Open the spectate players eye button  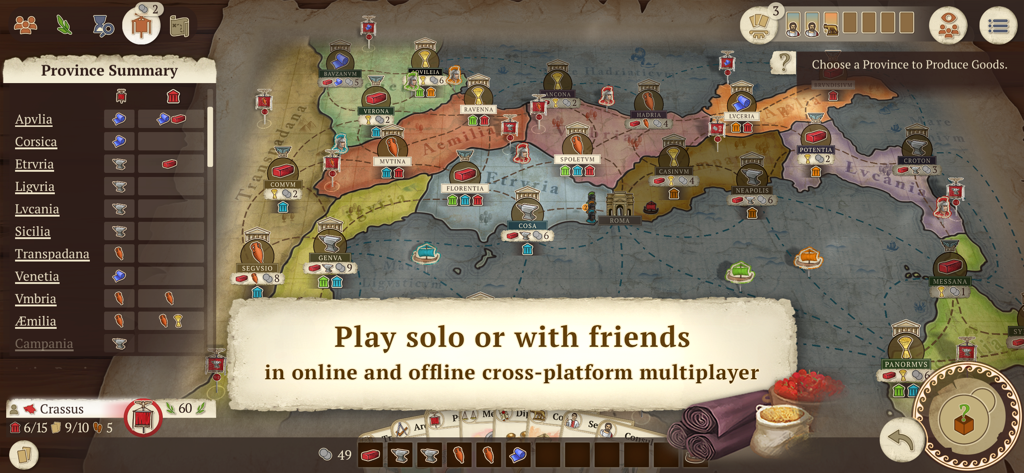(x=947, y=27)
